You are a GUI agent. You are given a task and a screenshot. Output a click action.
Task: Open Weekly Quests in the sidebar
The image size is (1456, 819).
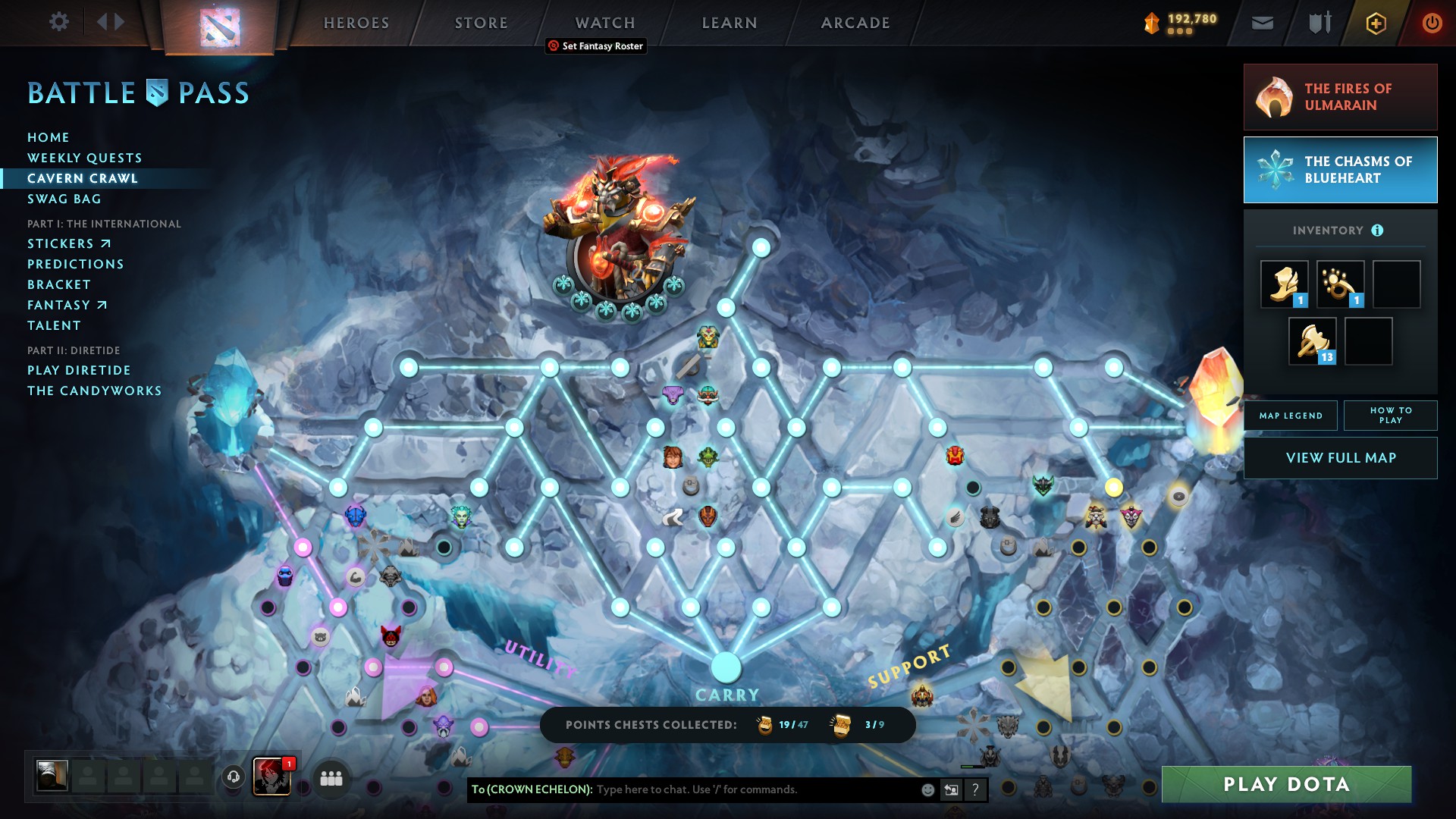point(84,158)
